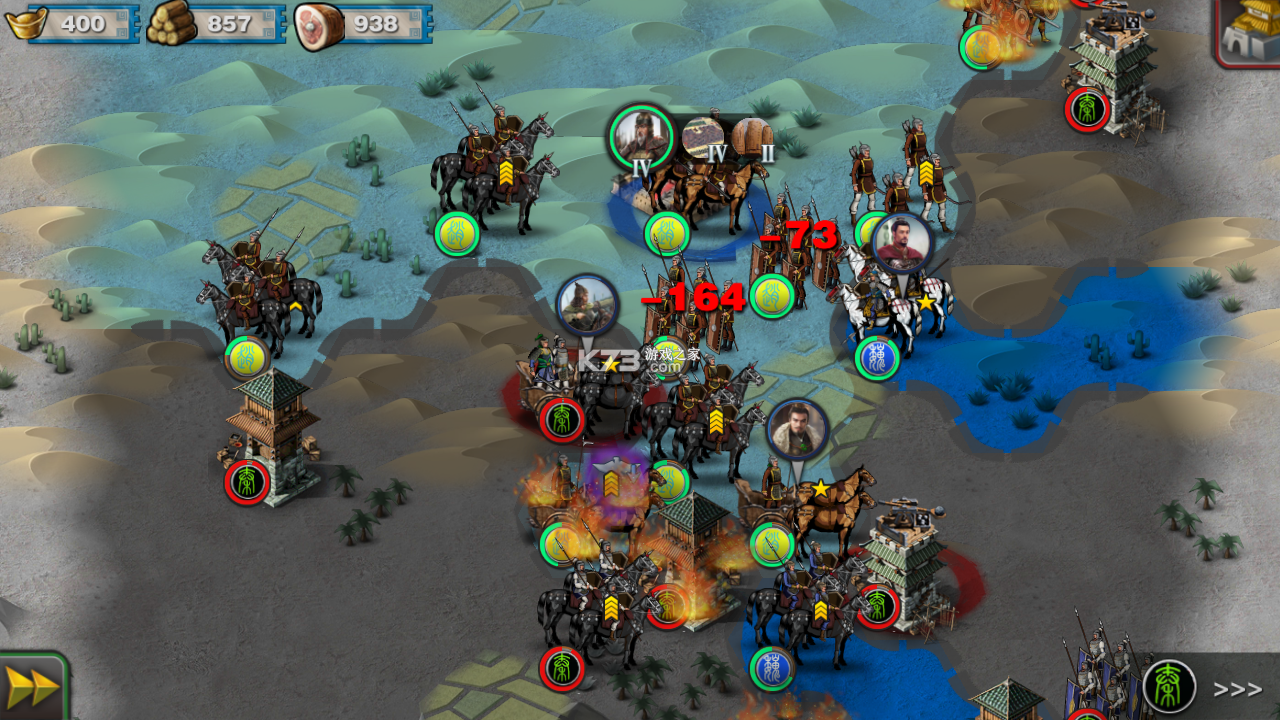Select the general portrait with the green ring

[x=640, y=136]
